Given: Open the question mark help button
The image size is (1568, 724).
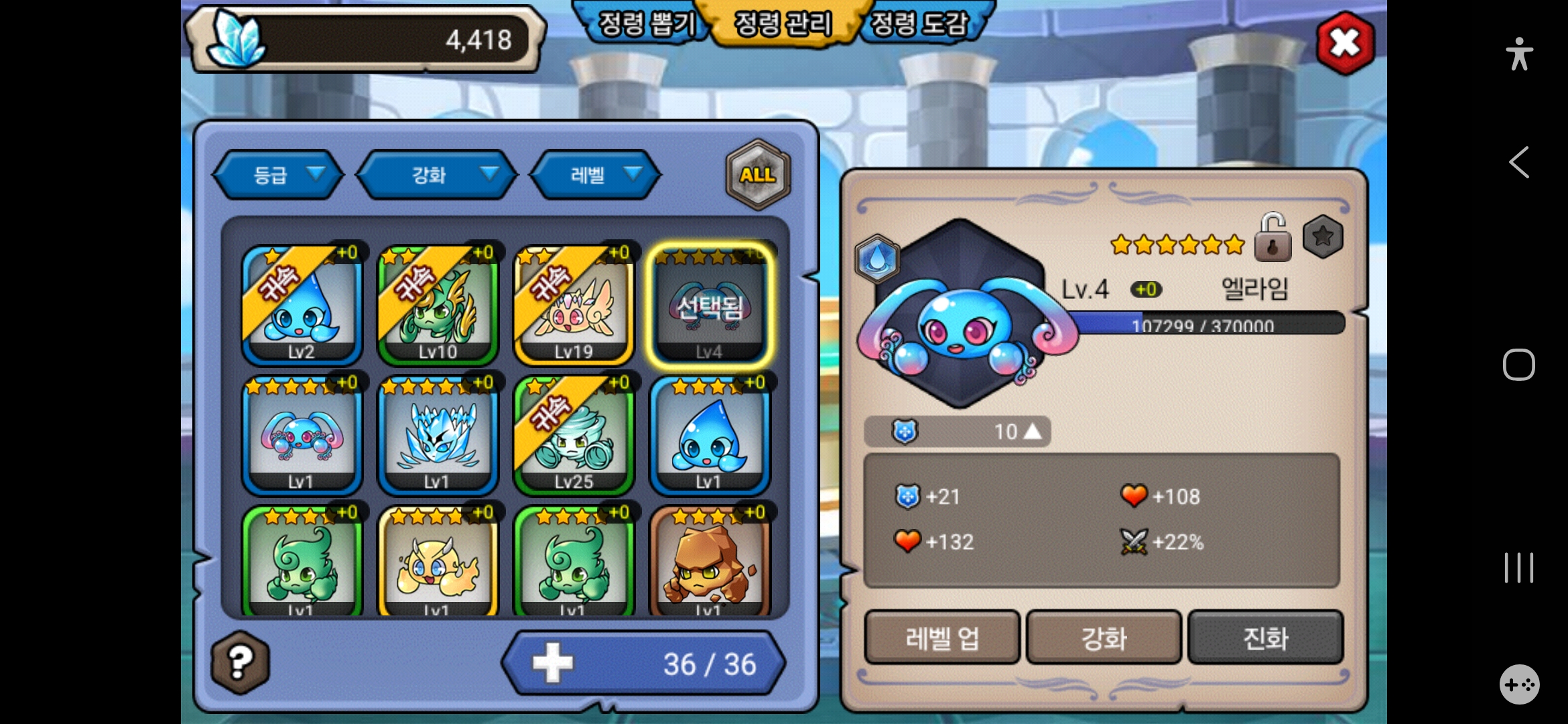Looking at the screenshot, I should pyautogui.click(x=241, y=662).
